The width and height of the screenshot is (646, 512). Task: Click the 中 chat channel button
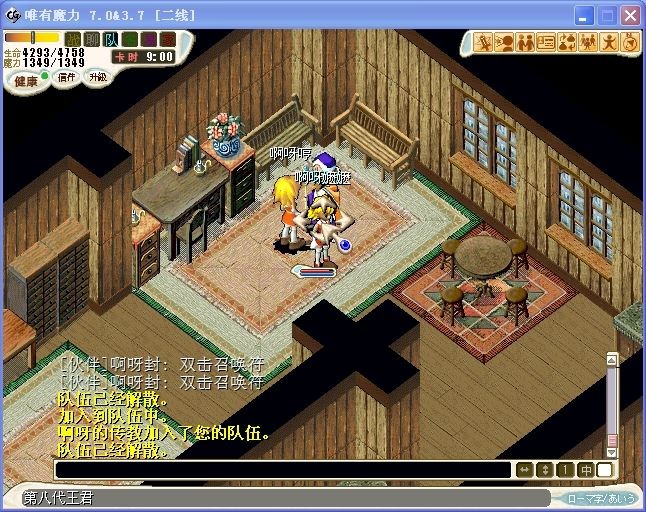[x=585, y=470]
